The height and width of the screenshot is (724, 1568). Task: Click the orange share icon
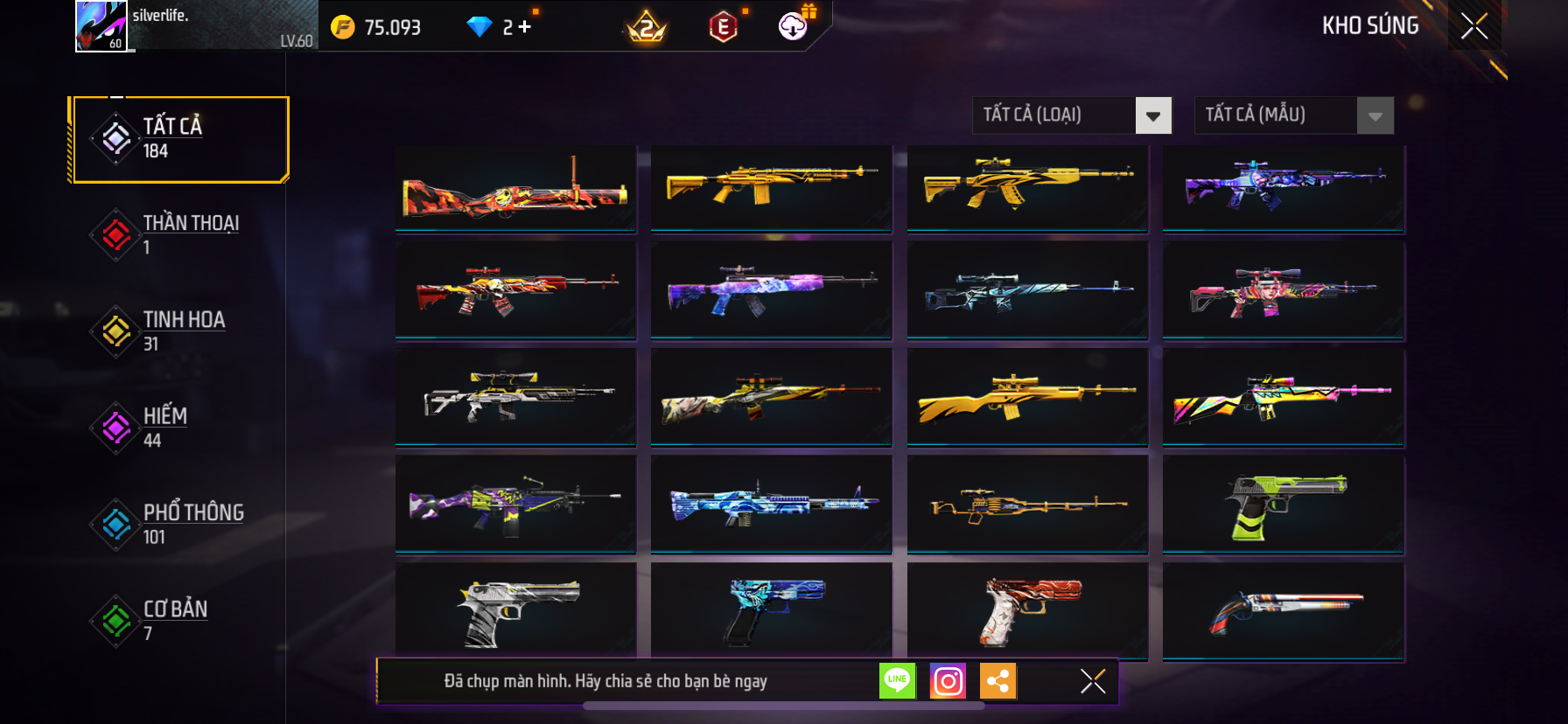pyautogui.click(x=998, y=681)
